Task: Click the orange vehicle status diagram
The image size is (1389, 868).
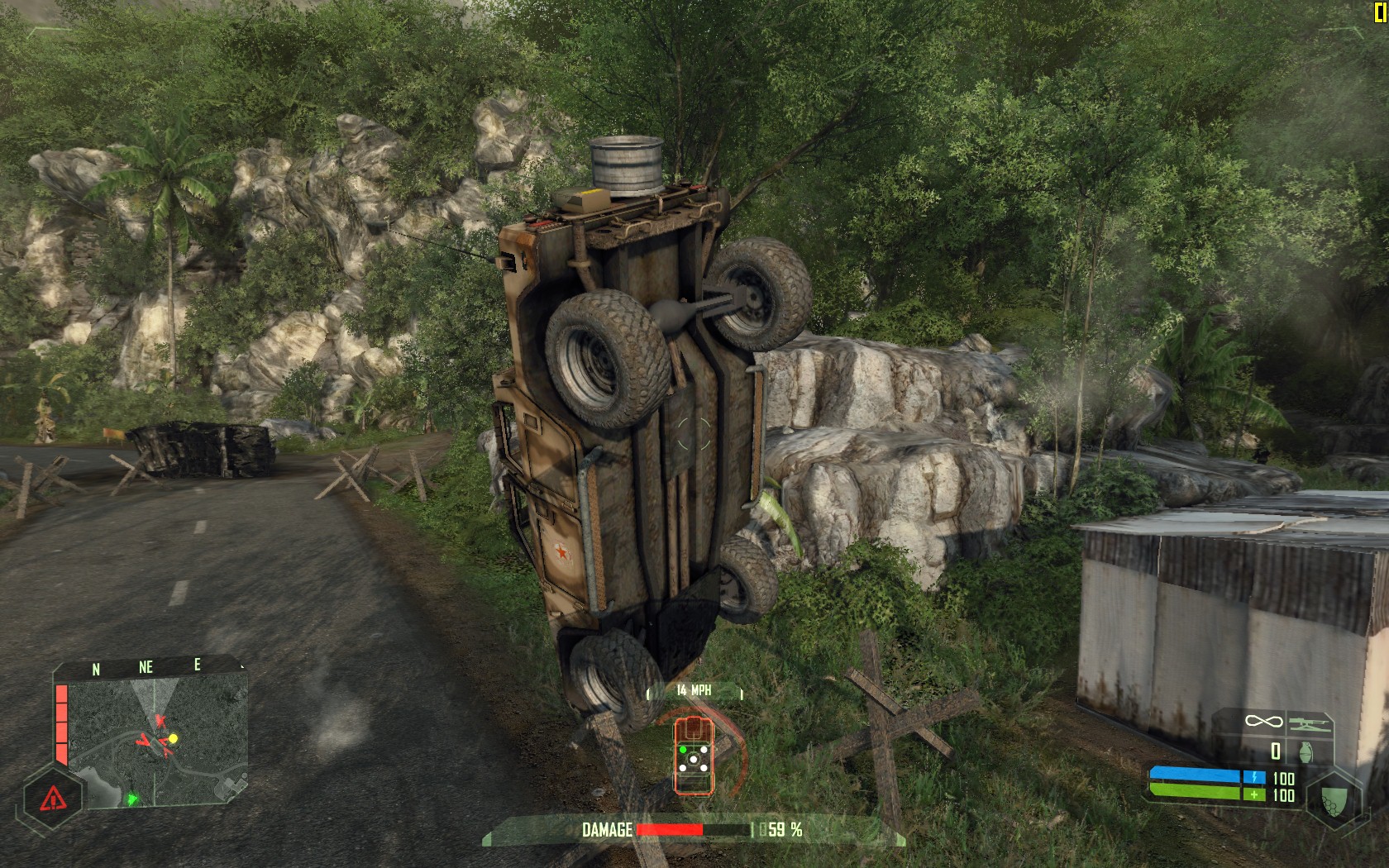Action: pos(693,754)
